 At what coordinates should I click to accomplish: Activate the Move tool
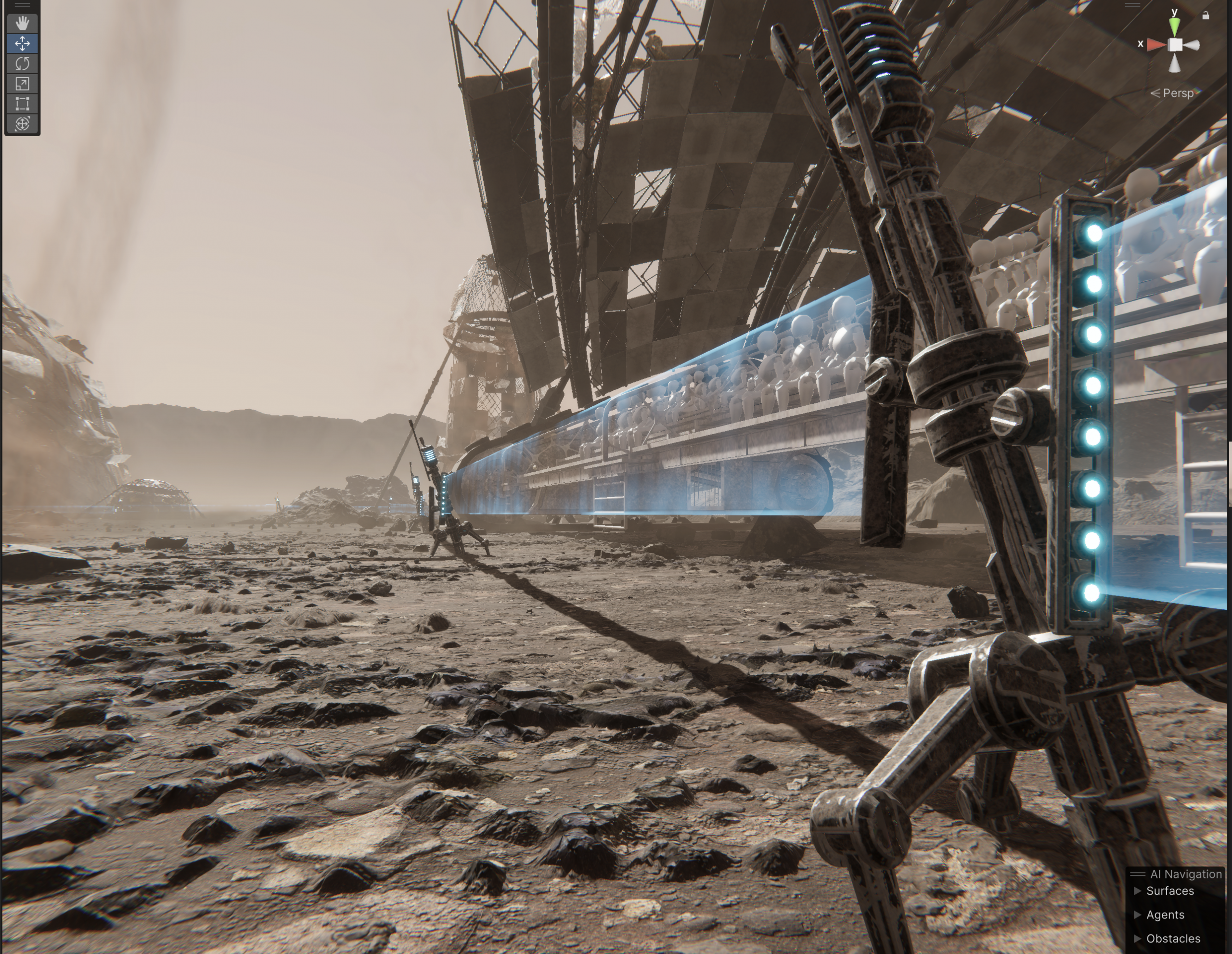tap(23, 43)
